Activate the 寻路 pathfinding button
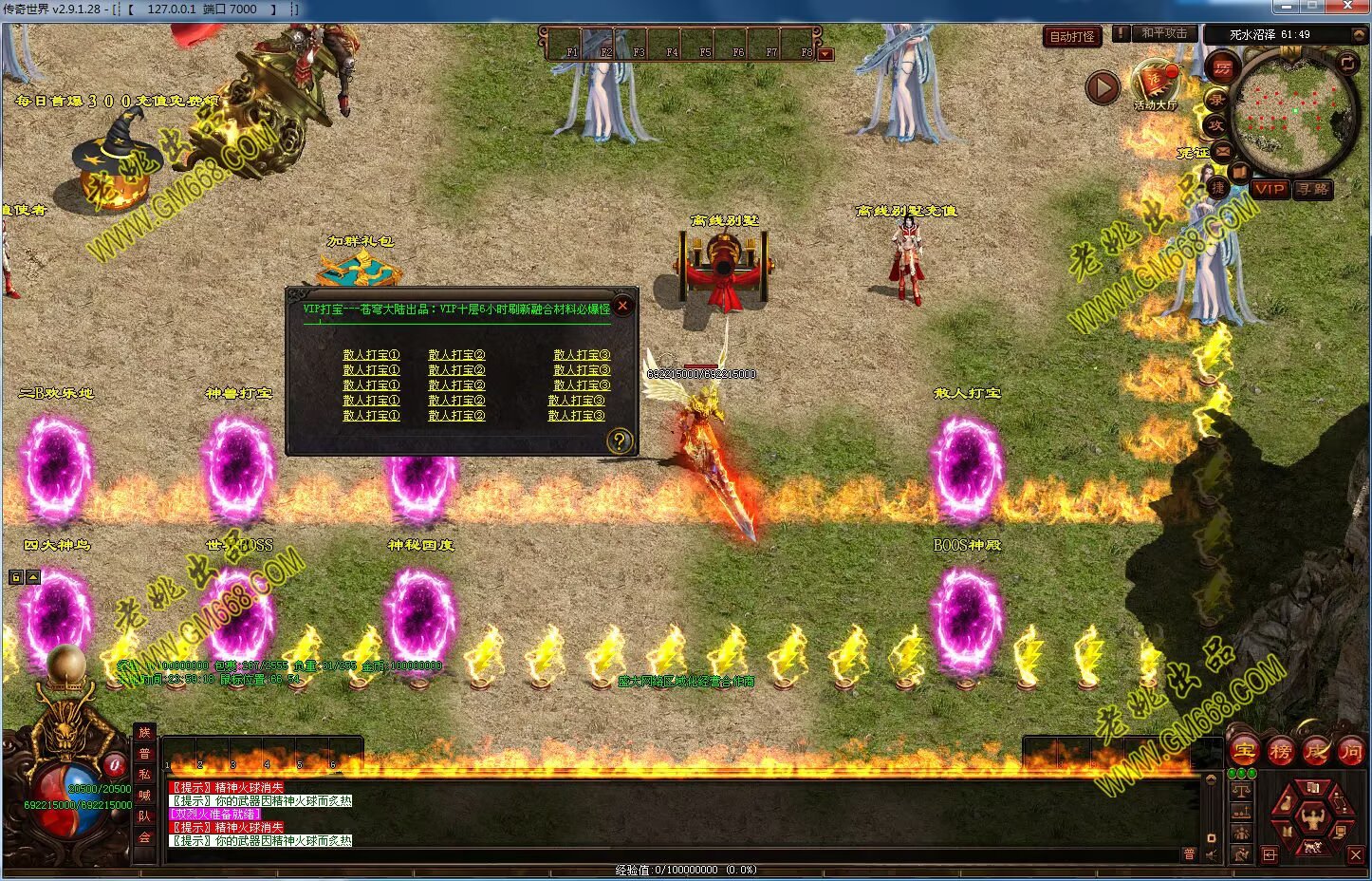This screenshot has height=881, width=1372. coord(1313,189)
